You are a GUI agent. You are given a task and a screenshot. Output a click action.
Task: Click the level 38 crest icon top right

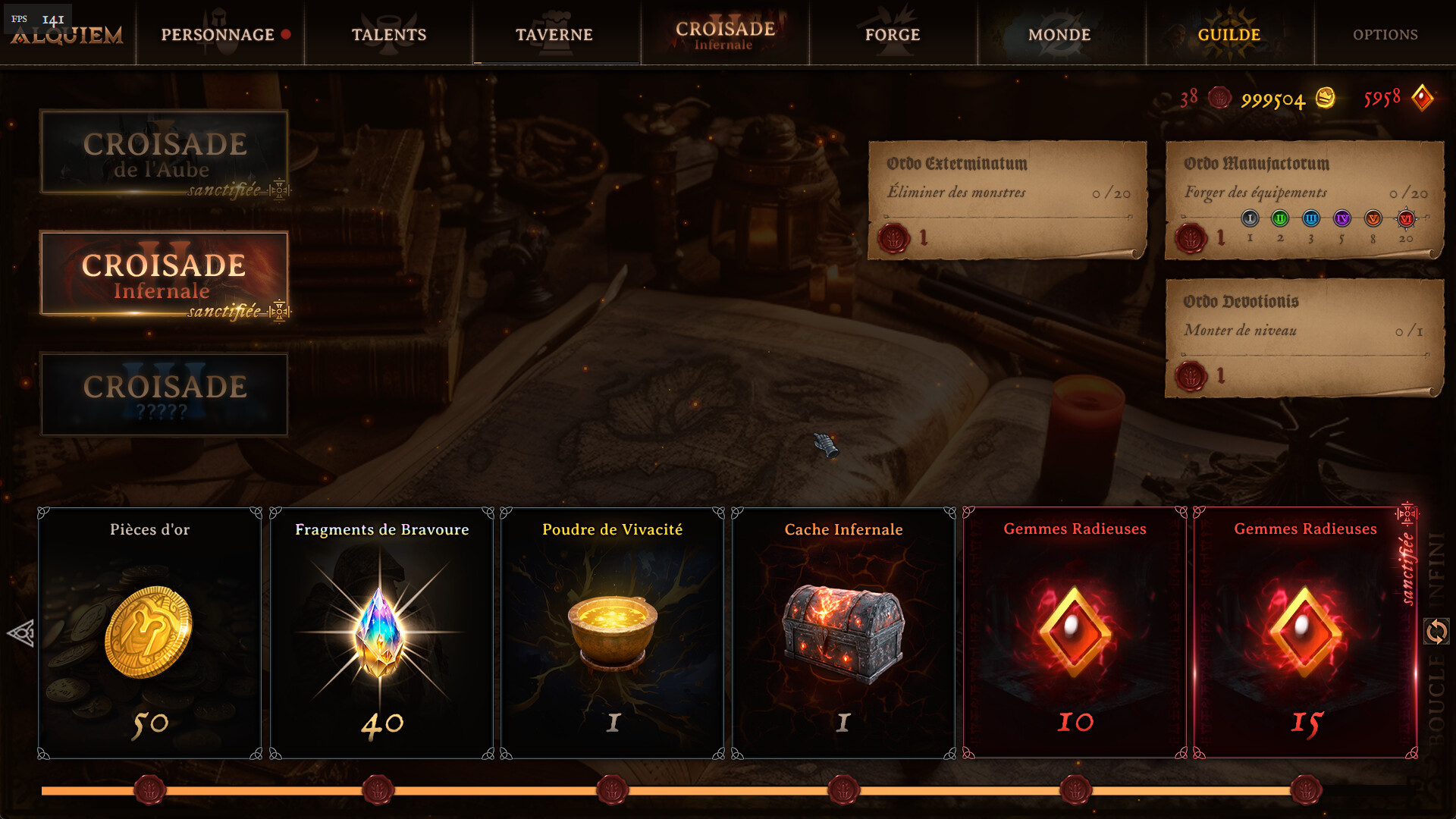coord(1221,99)
